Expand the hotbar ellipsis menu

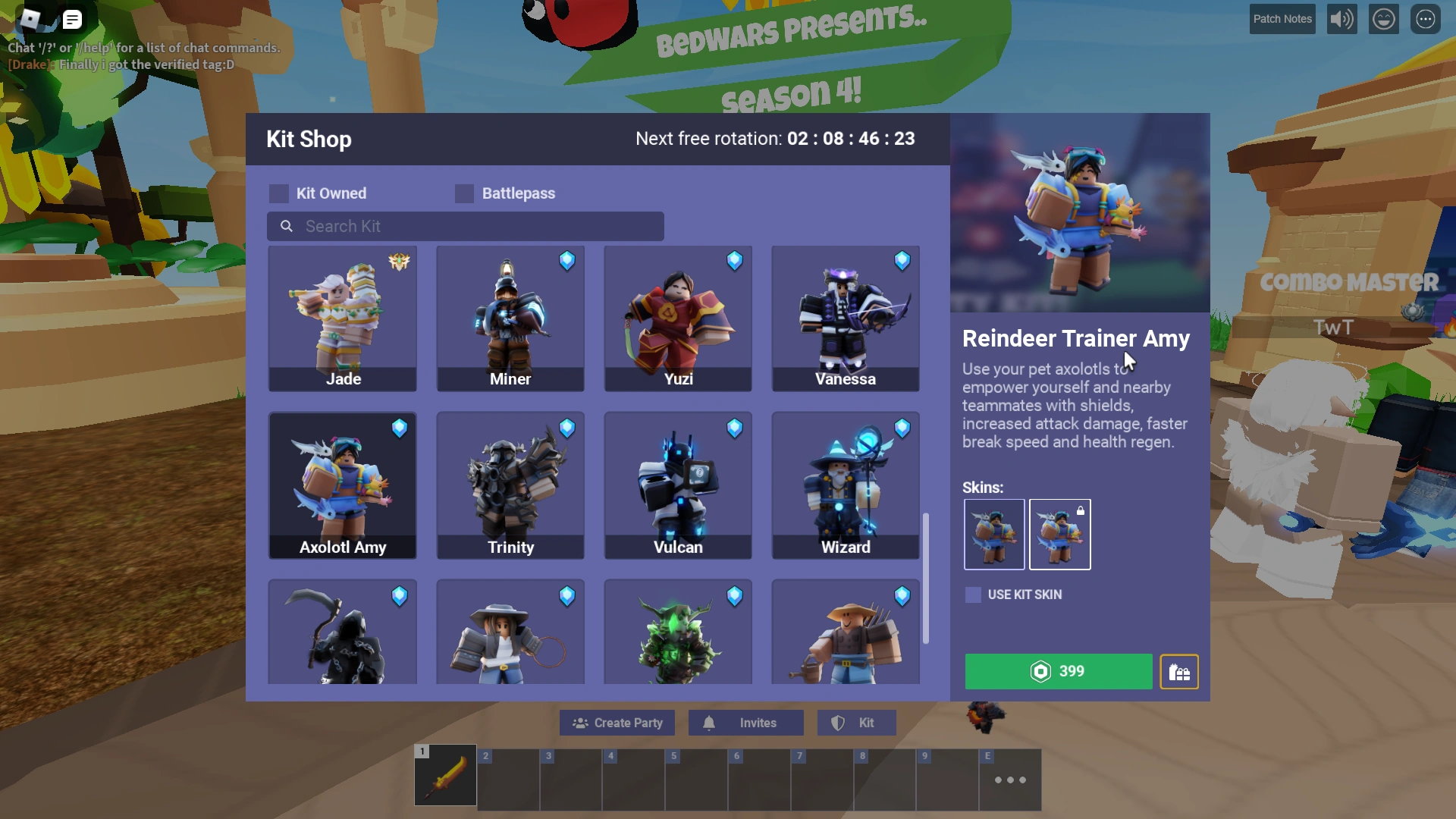pyautogui.click(x=1011, y=780)
